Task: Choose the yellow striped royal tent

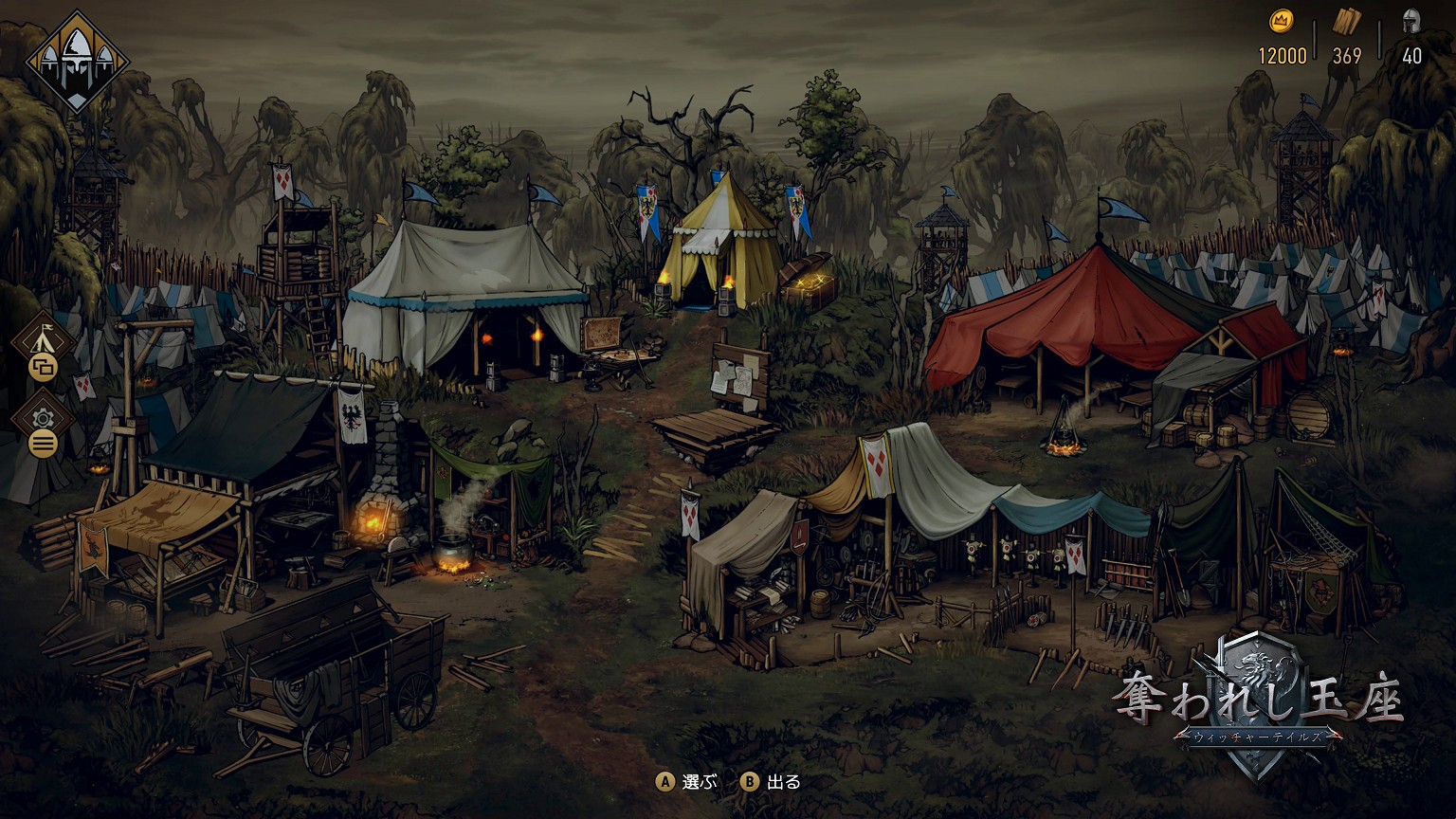Action: point(718,242)
